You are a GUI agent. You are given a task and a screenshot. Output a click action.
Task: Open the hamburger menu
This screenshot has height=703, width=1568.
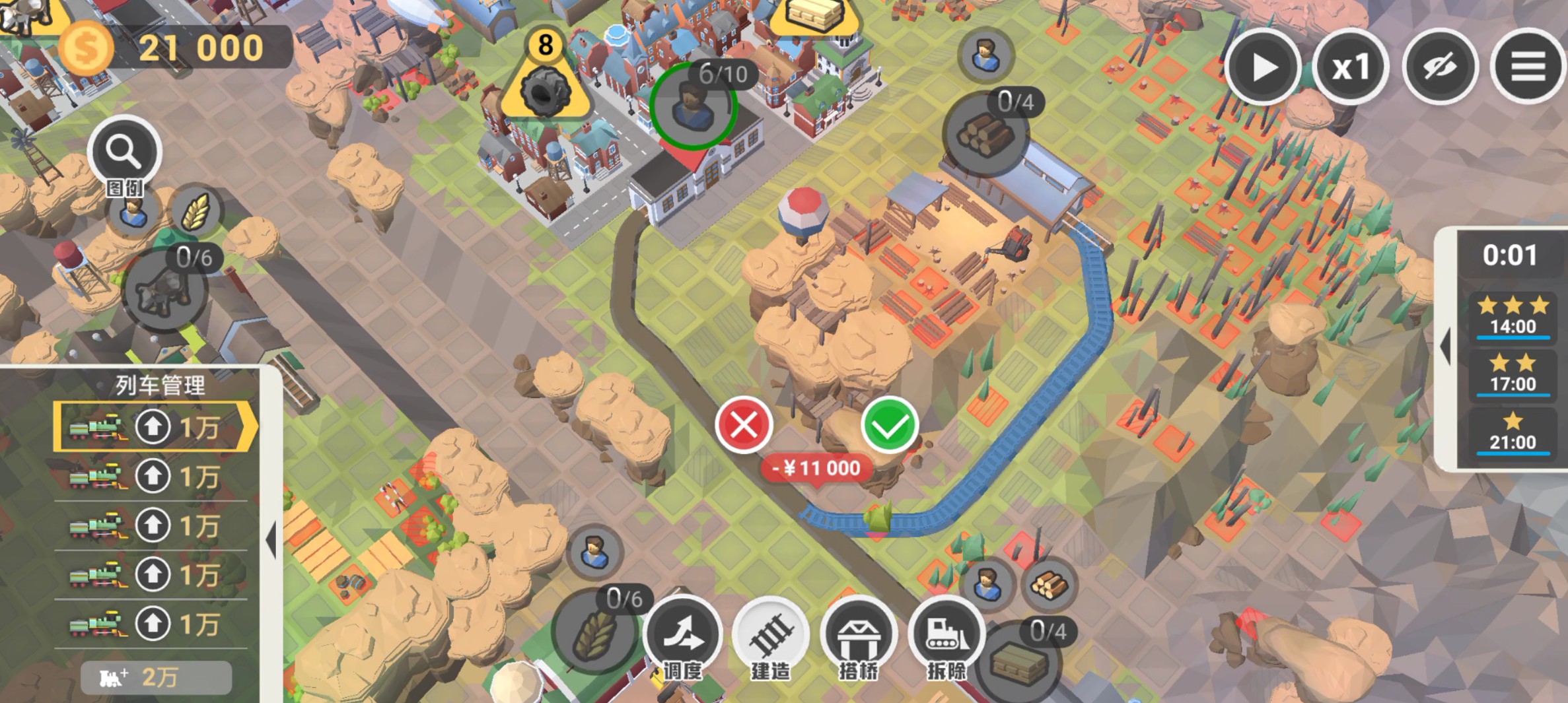1528,67
